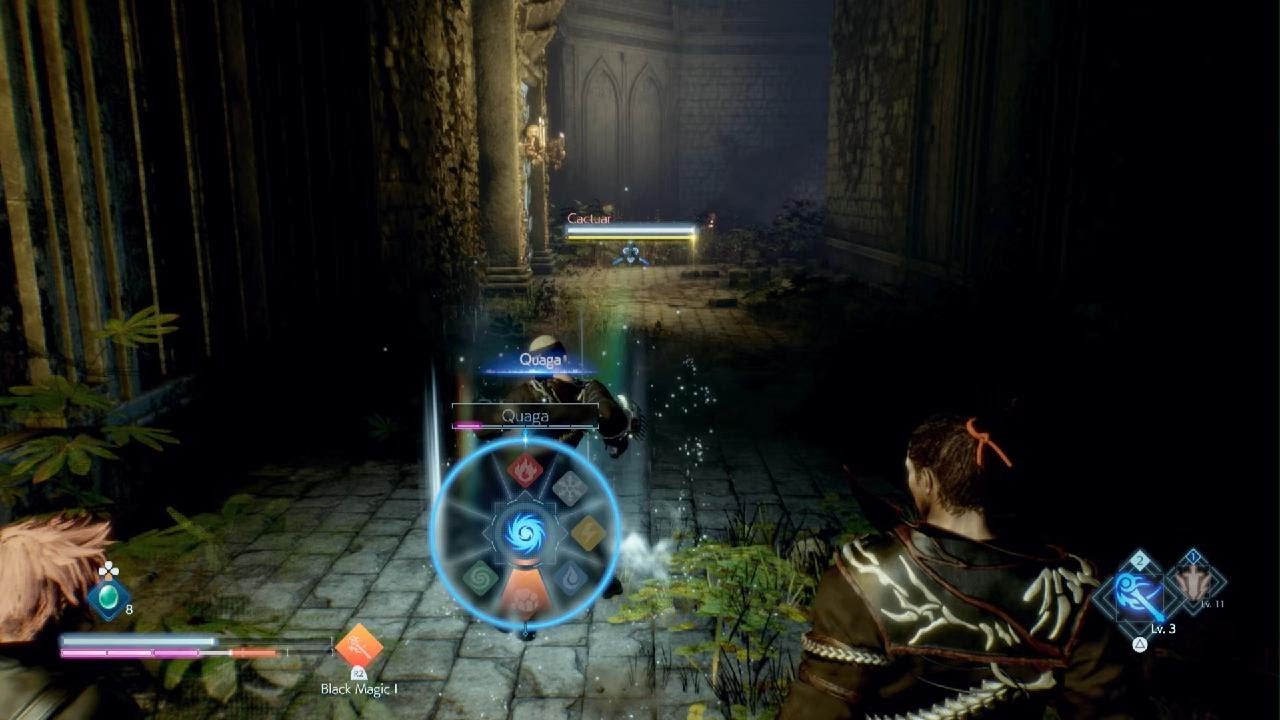This screenshot has width=1280, height=720.
Task: Select the blue mage staff job slot
Action: click(1140, 596)
